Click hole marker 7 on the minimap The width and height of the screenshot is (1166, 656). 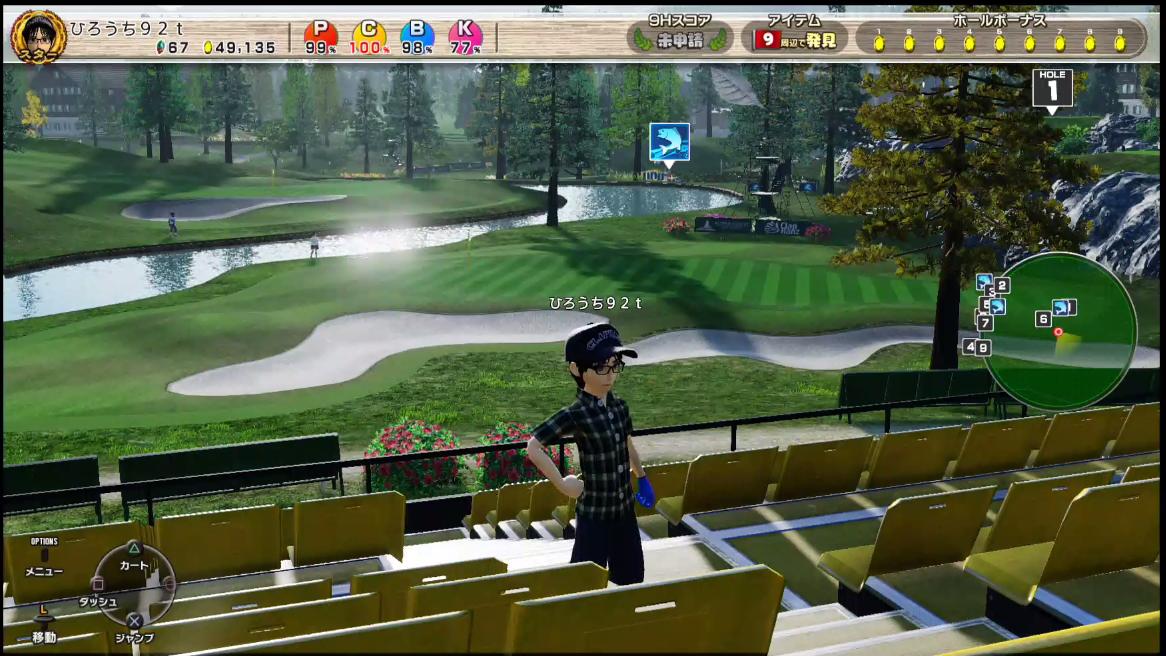(x=986, y=323)
